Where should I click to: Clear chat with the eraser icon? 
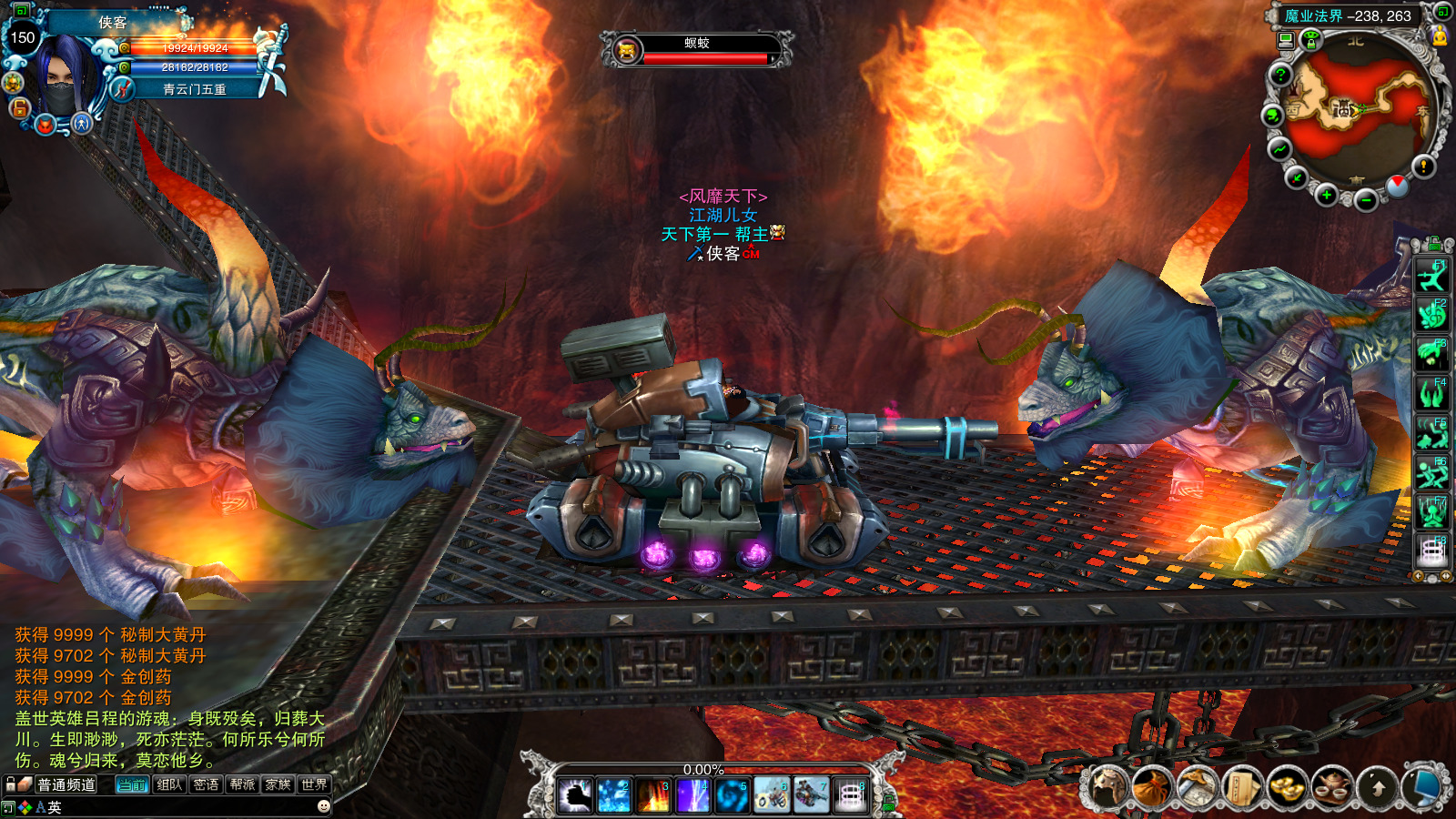(x=25, y=784)
